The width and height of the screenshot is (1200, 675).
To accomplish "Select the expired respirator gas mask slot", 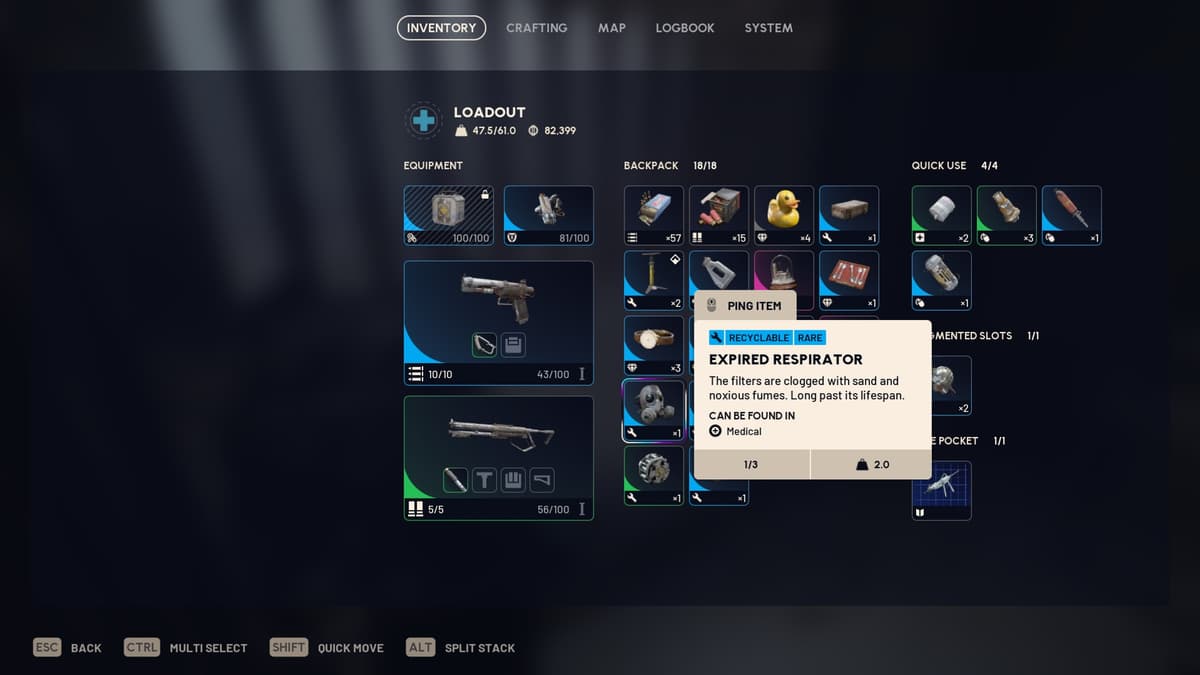I will (654, 410).
